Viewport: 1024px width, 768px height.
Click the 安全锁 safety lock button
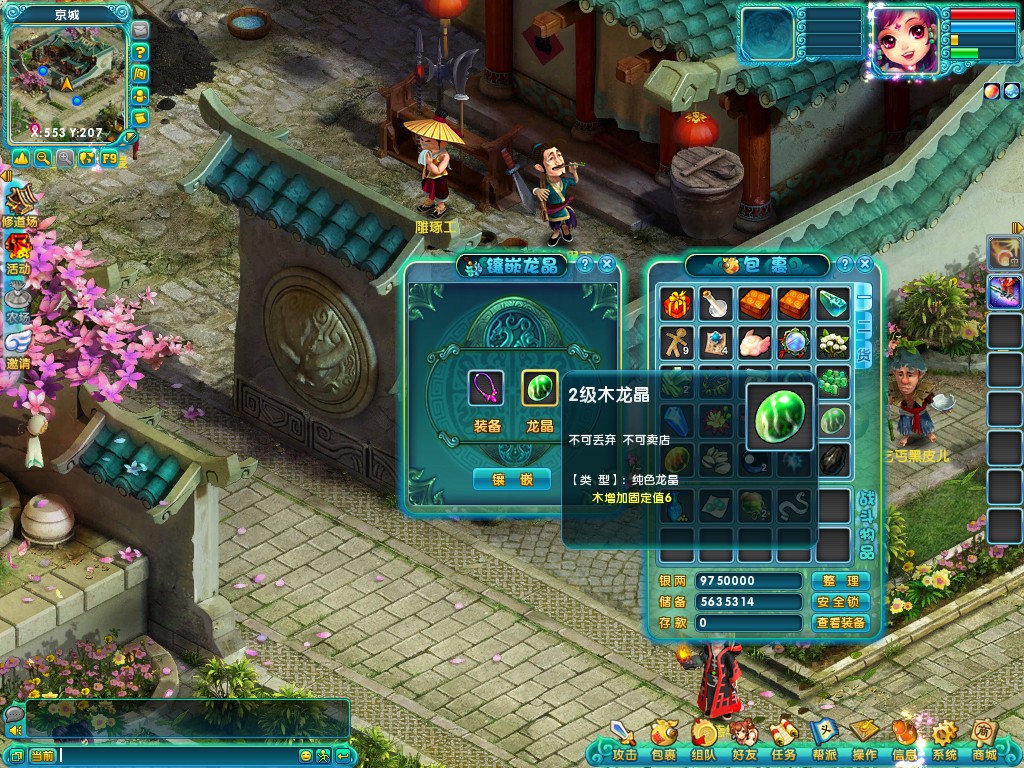click(x=840, y=602)
